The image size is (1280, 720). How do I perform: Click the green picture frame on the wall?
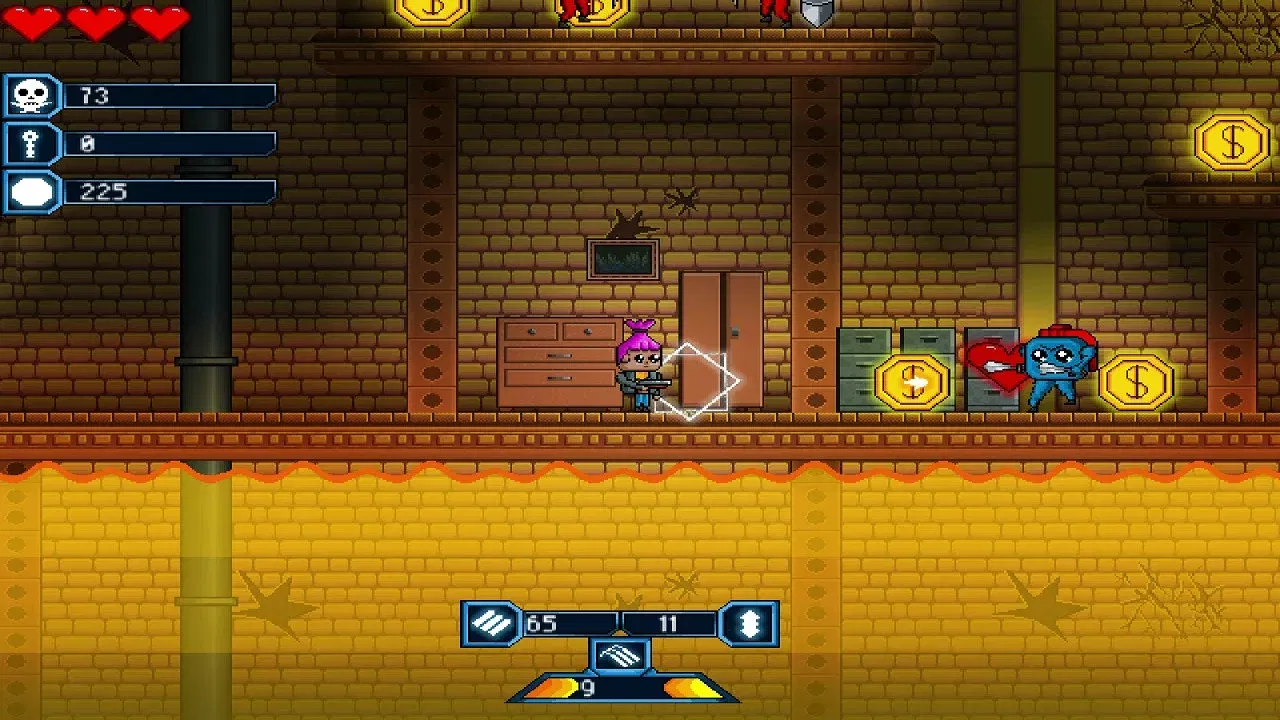623,258
